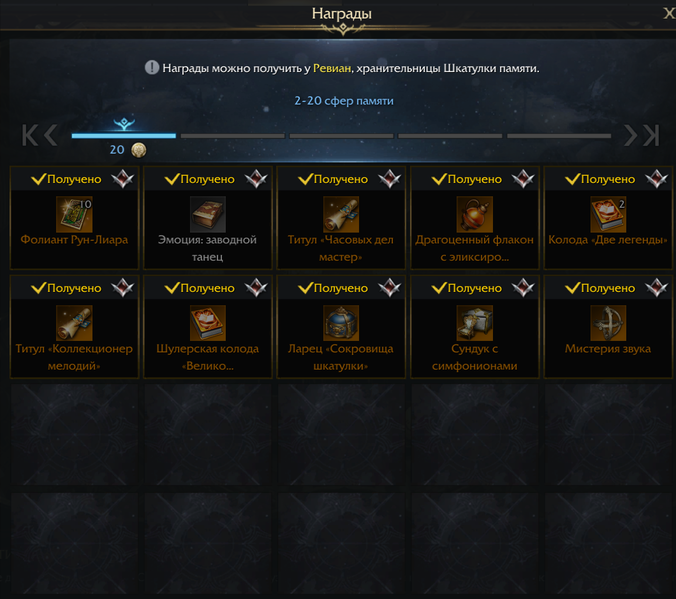
Task: Click the Ревиан name link
Action: coord(331,68)
